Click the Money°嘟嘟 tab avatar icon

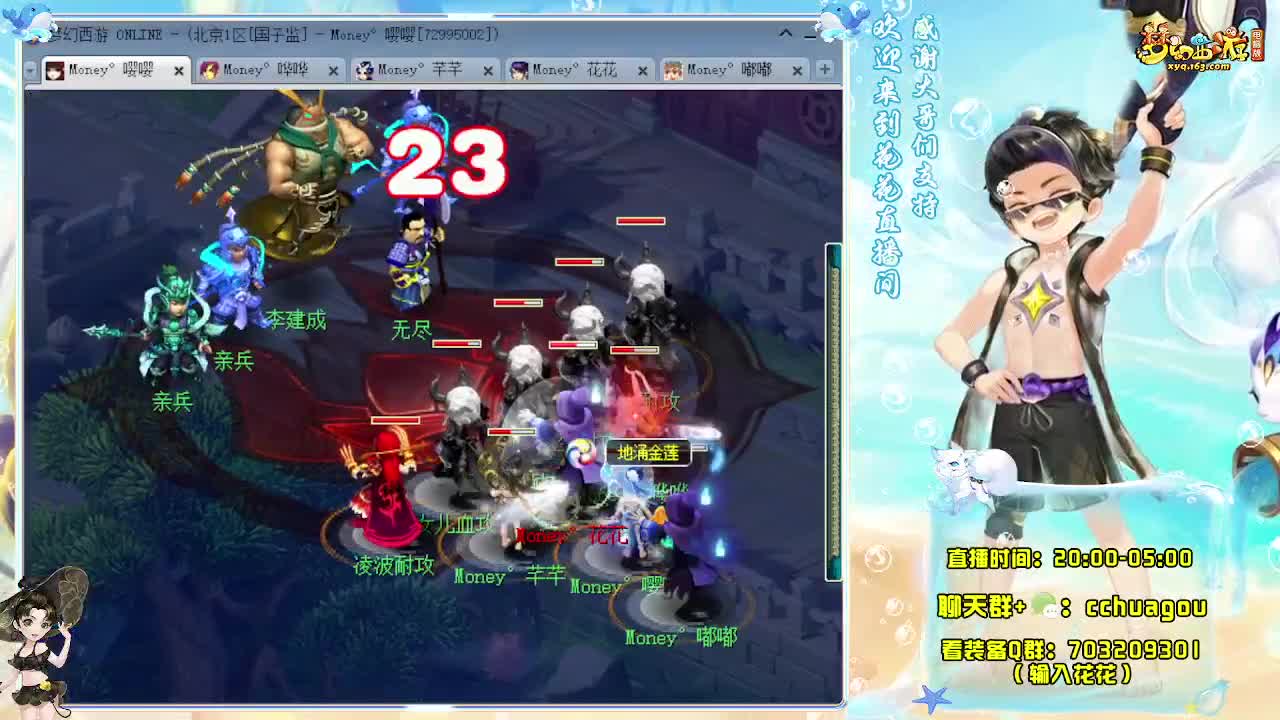676,70
